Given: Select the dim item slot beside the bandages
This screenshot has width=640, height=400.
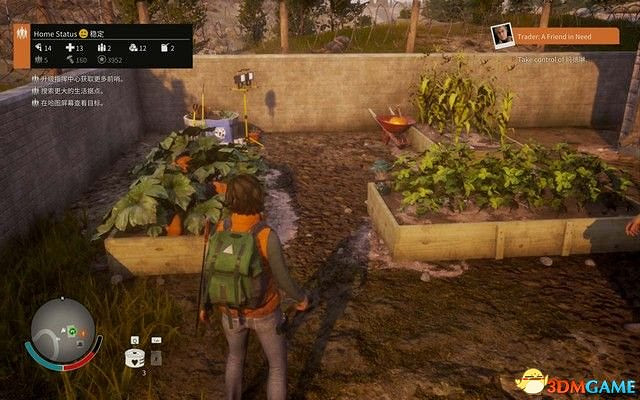Looking at the screenshot, I should point(156,357).
